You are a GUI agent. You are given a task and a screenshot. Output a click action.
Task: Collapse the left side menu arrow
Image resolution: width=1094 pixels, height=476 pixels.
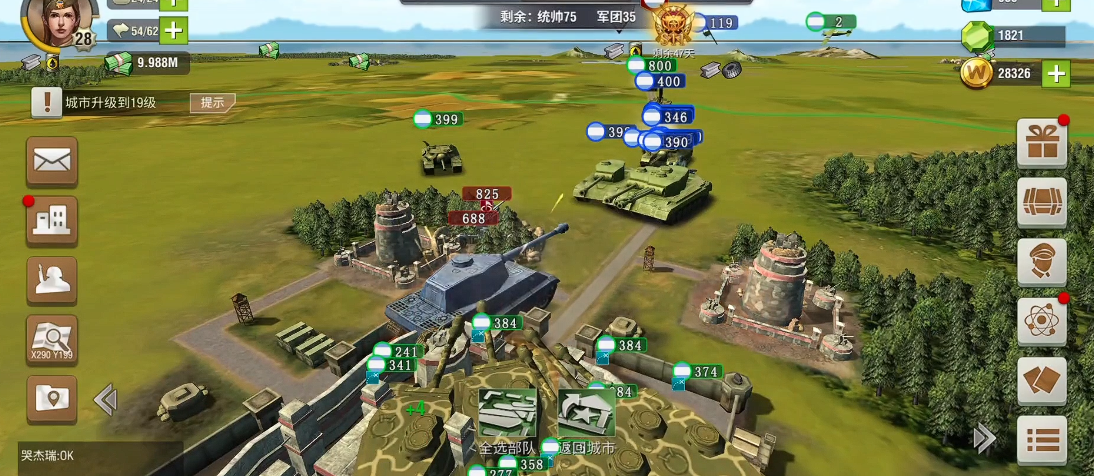[x=105, y=400]
